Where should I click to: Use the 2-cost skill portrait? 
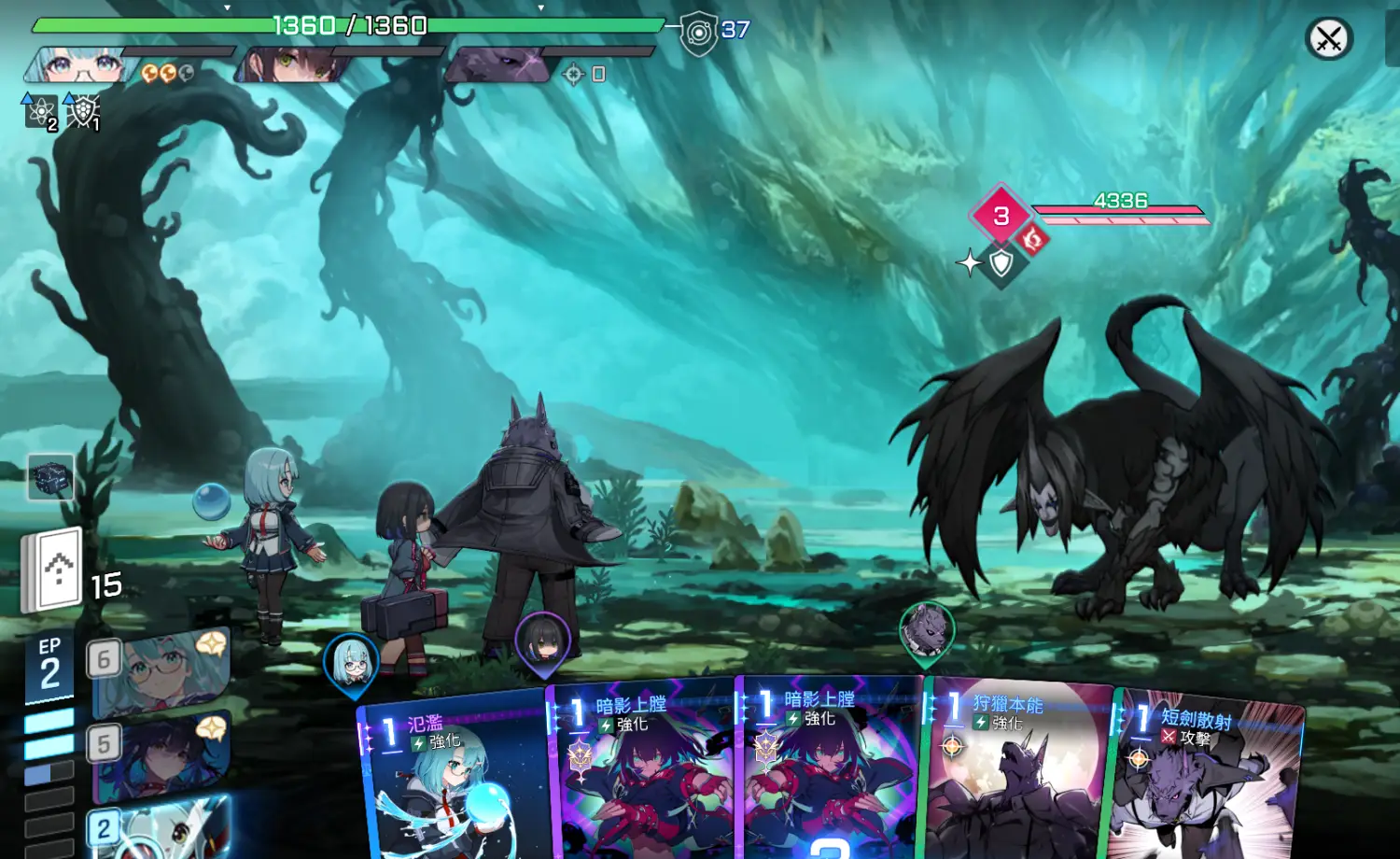[x=159, y=828]
